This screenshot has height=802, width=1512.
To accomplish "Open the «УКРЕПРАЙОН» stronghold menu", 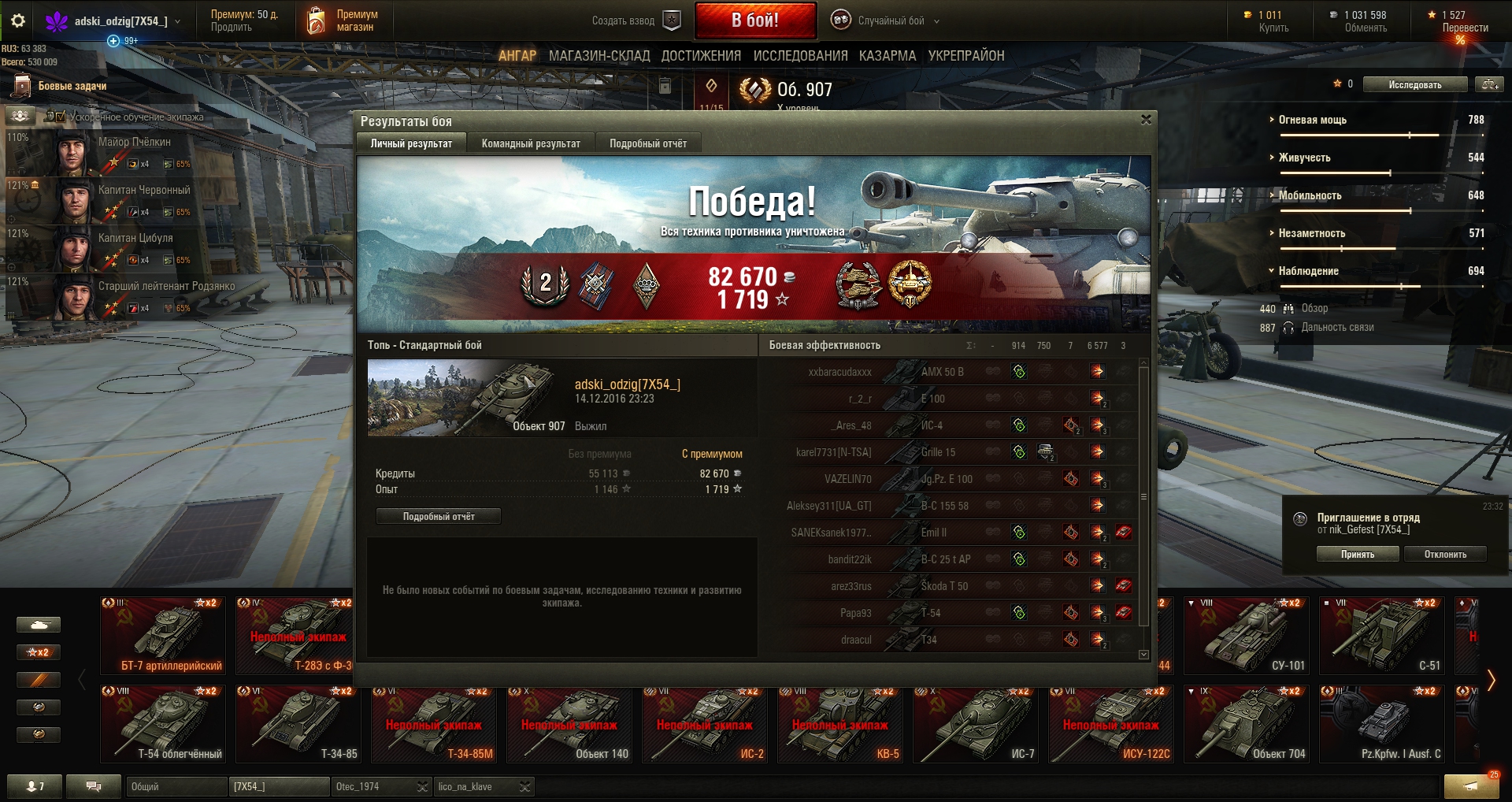I will (x=966, y=56).
